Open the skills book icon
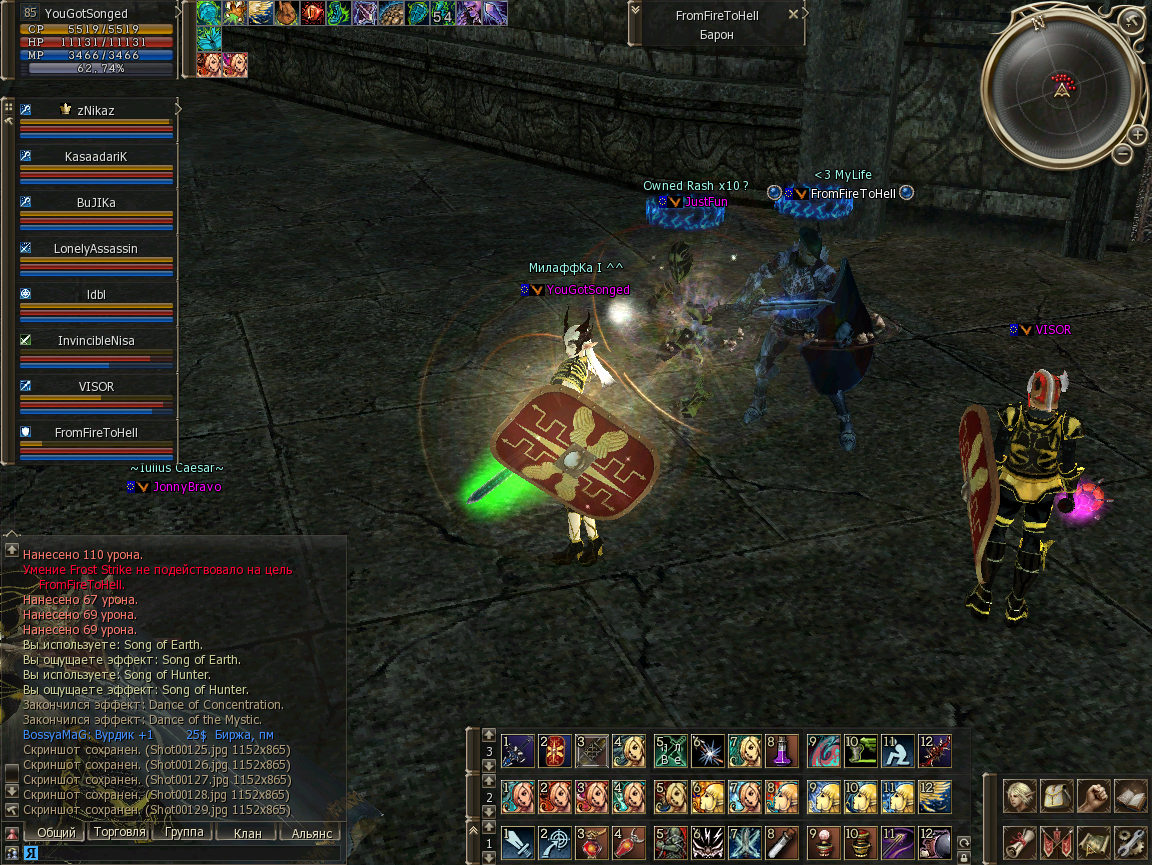Screen dimensions: 1152x865 pyautogui.click(x=1129, y=796)
